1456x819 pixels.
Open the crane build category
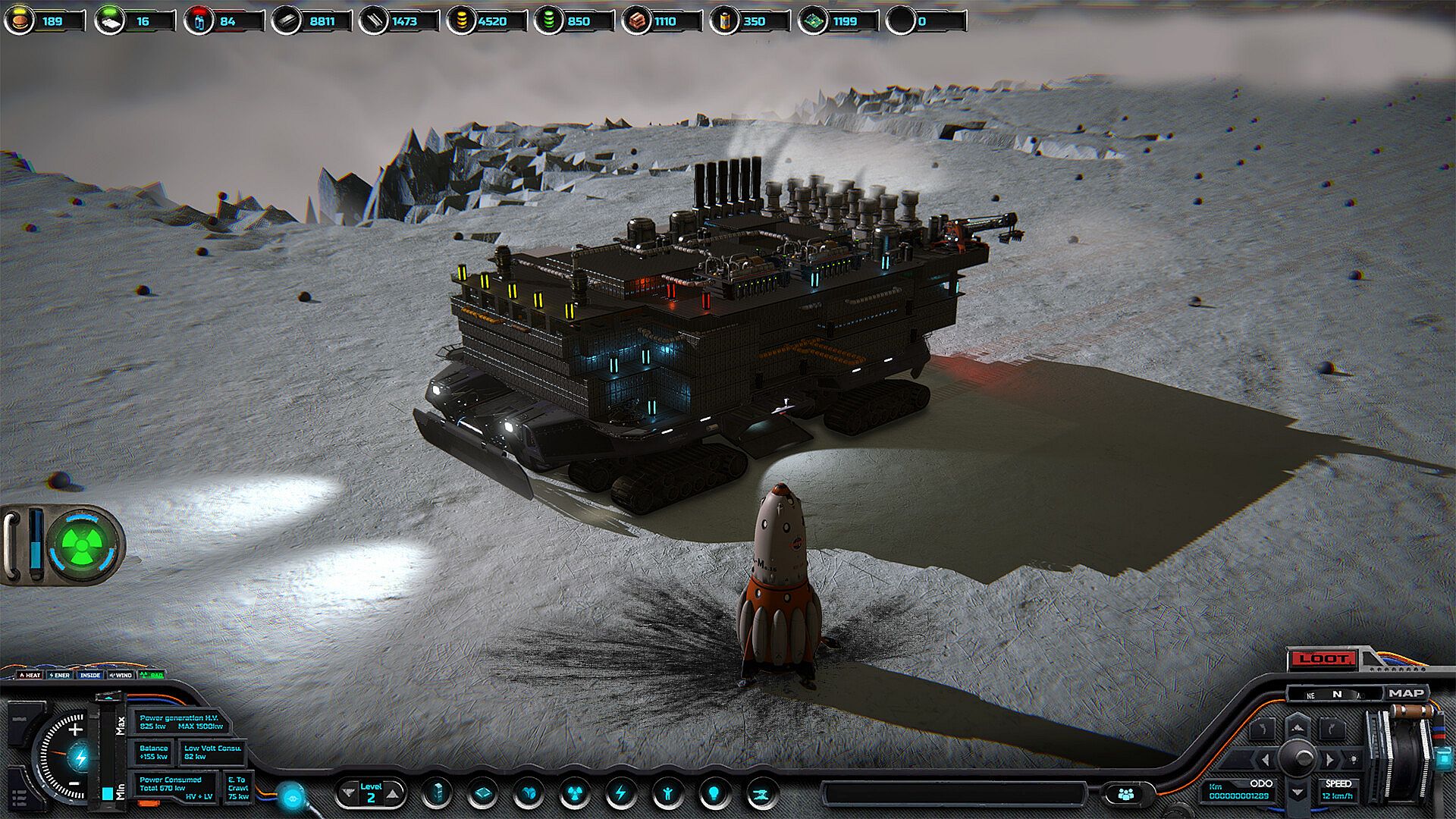pyautogui.click(x=761, y=794)
